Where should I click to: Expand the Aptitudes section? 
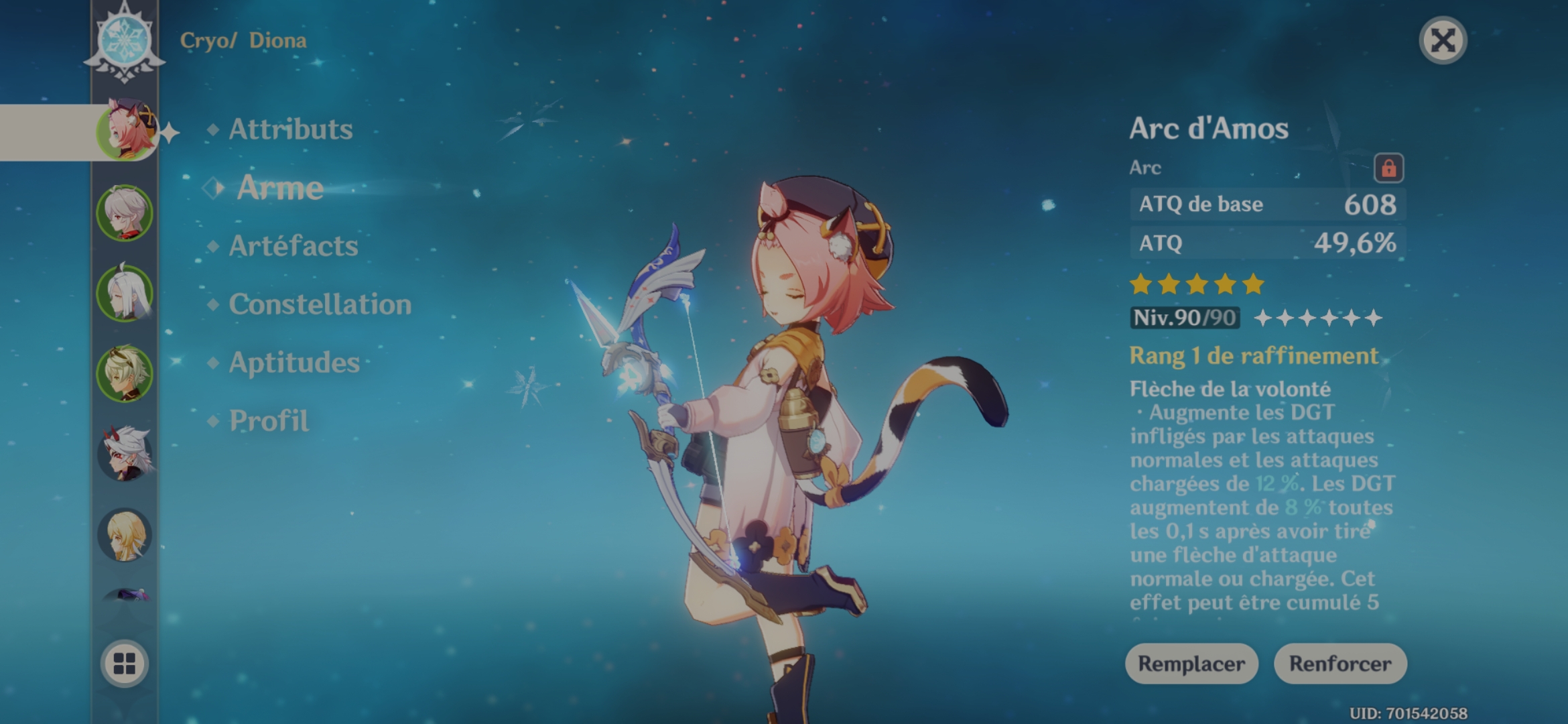coord(295,364)
